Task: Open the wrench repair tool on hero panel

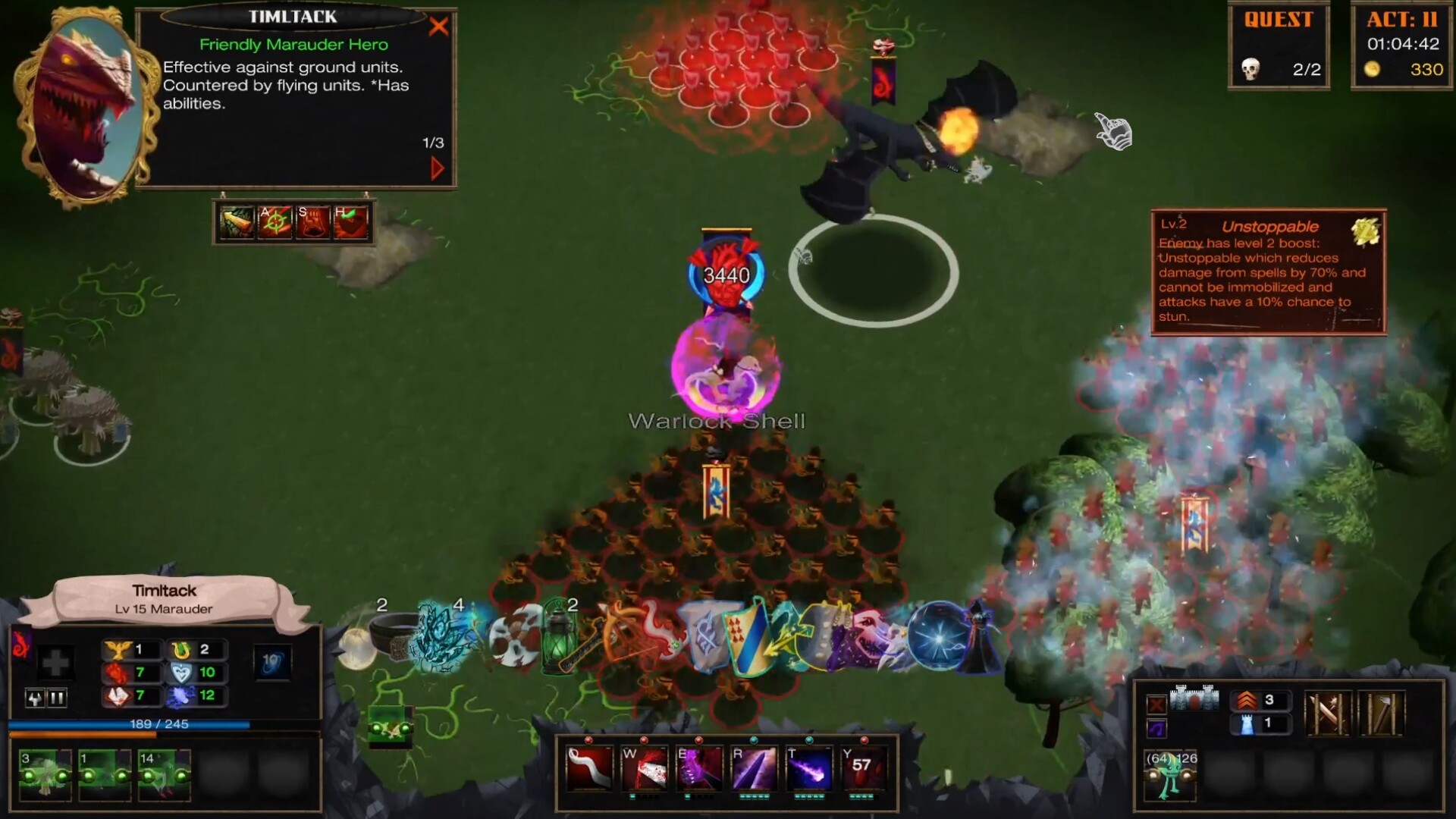Action: click(35, 698)
